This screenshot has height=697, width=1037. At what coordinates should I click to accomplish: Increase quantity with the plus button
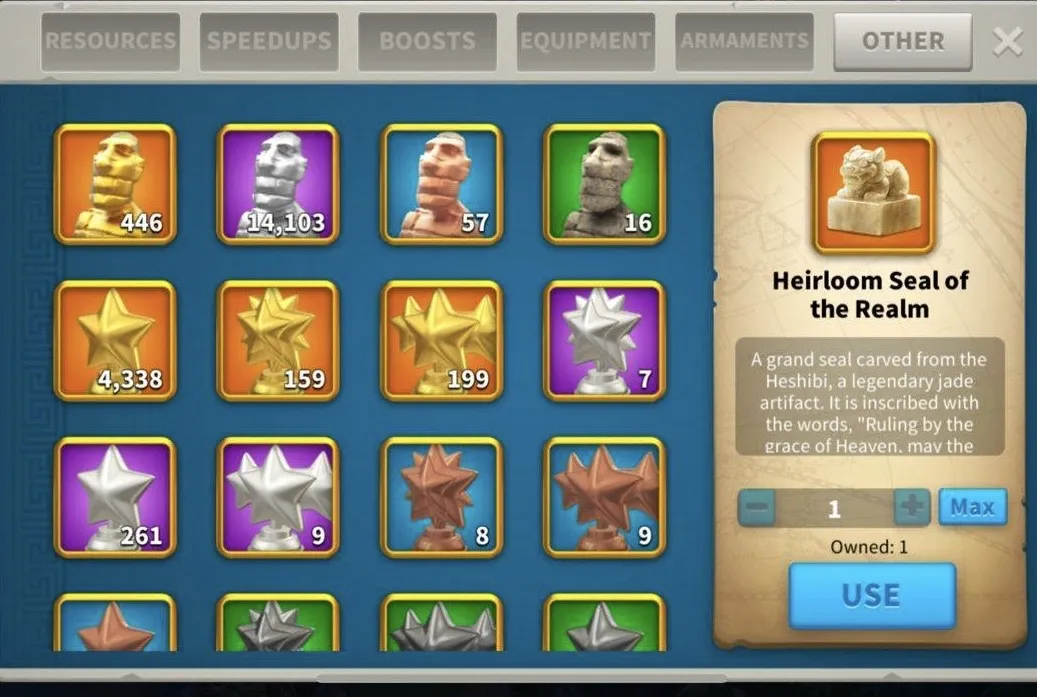(x=911, y=507)
